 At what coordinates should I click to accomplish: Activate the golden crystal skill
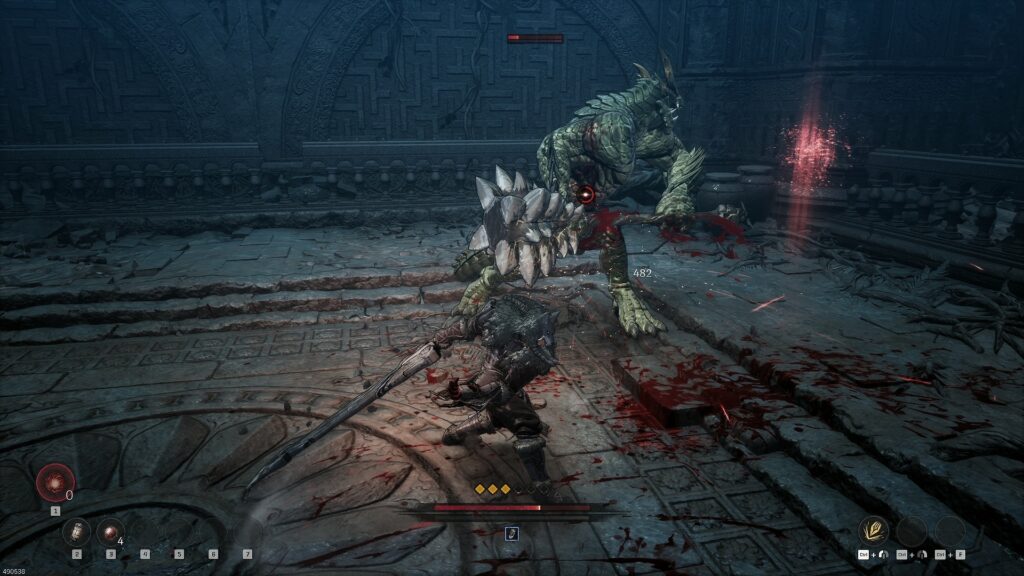click(876, 531)
